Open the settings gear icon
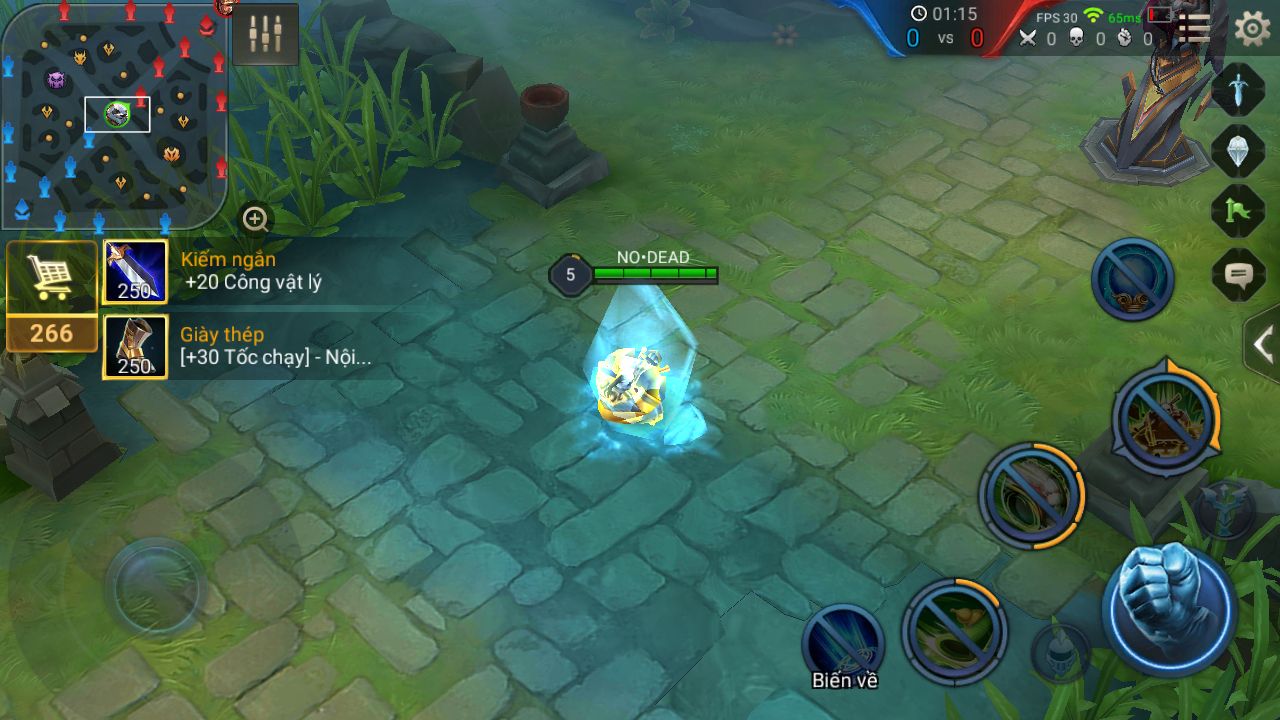This screenshot has width=1280, height=720. click(x=1252, y=28)
